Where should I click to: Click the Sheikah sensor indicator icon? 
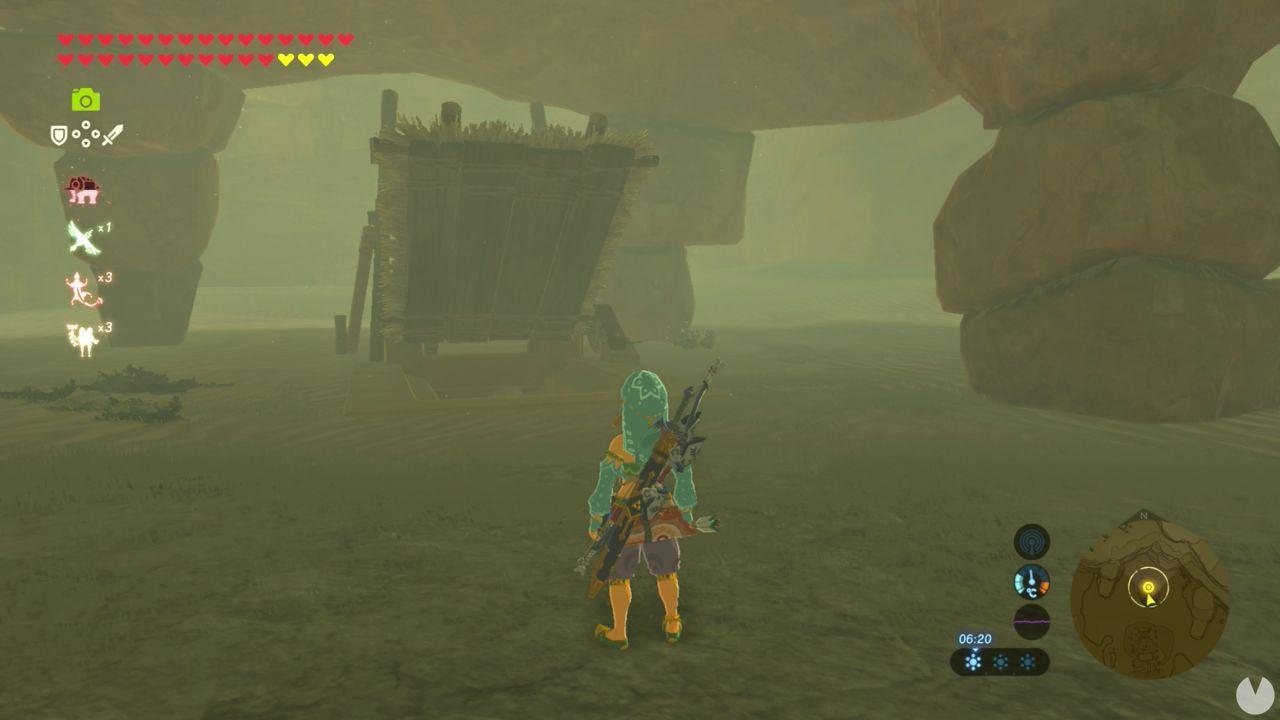[1030, 540]
